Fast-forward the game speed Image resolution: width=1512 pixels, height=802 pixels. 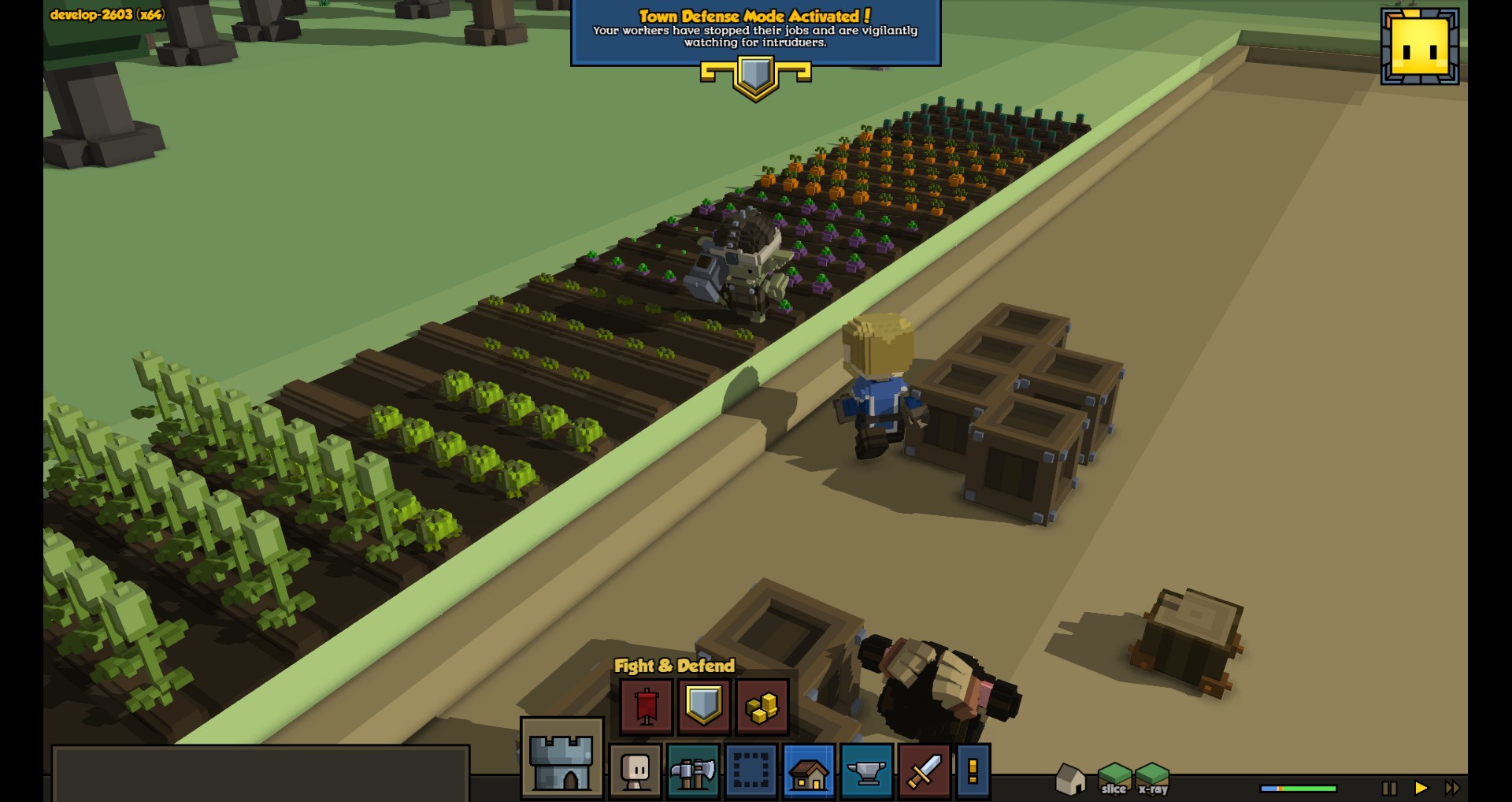pyautogui.click(x=1452, y=788)
